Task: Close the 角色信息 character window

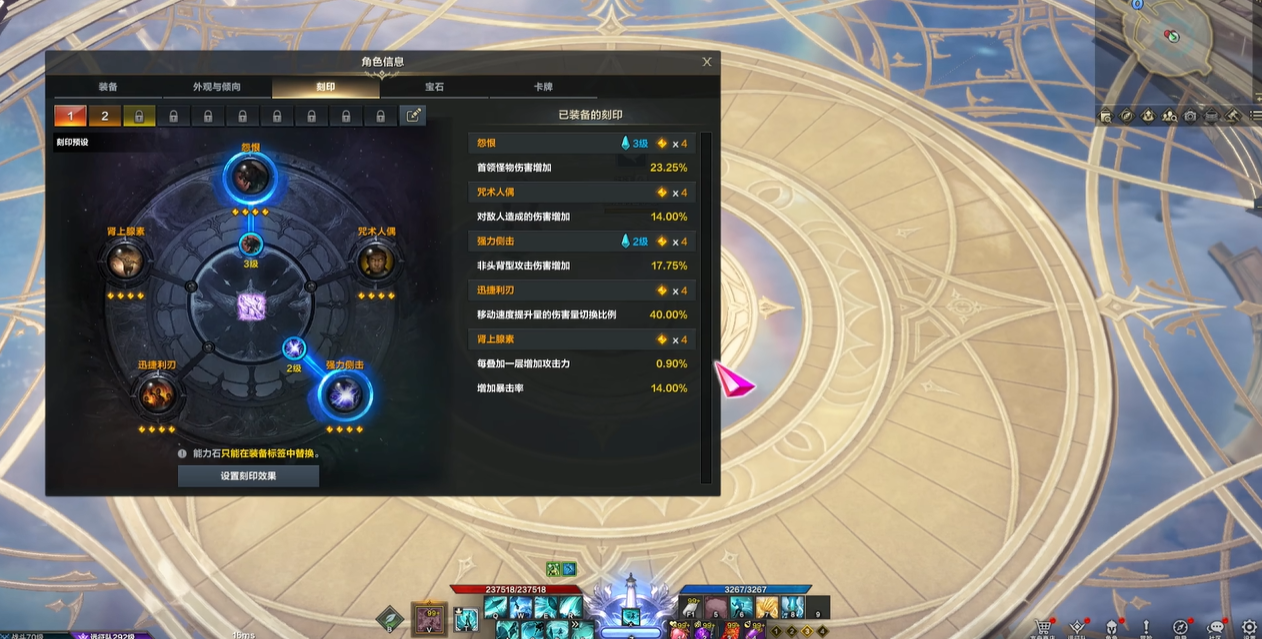Action: [x=707, y=62]
